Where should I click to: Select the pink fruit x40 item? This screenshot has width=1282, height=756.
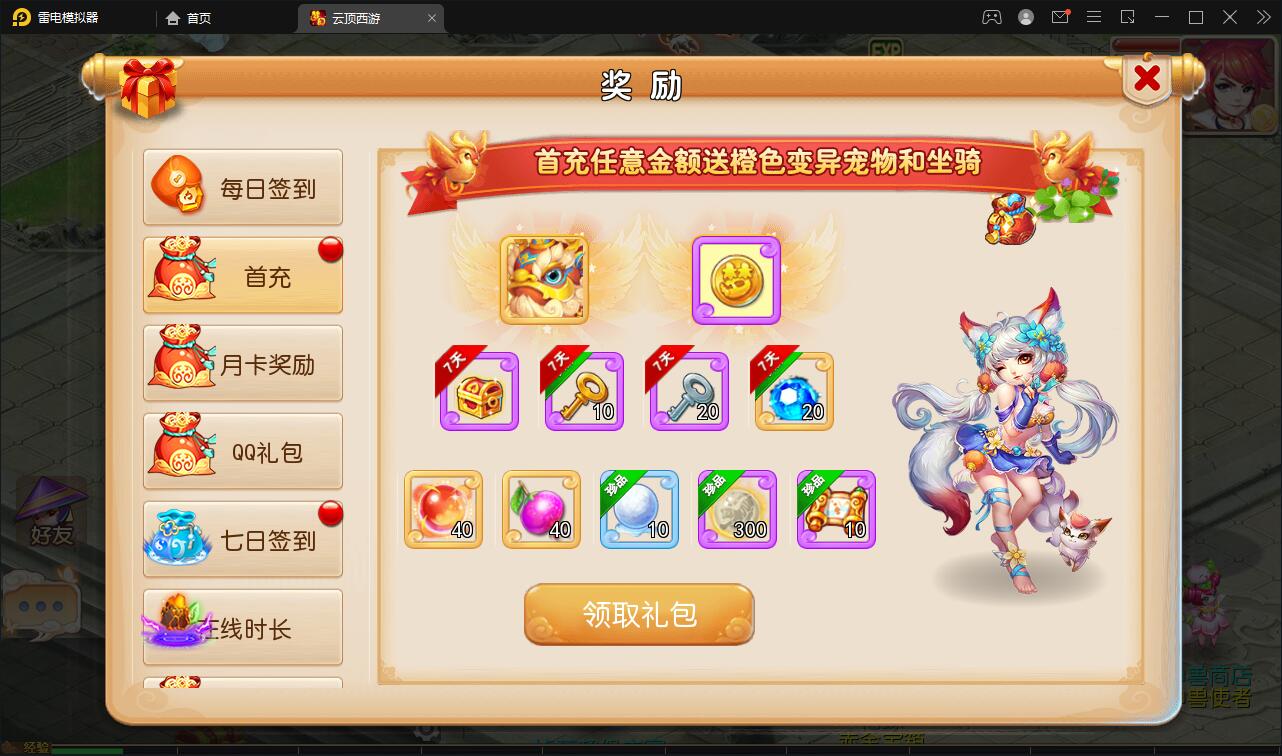541,510
